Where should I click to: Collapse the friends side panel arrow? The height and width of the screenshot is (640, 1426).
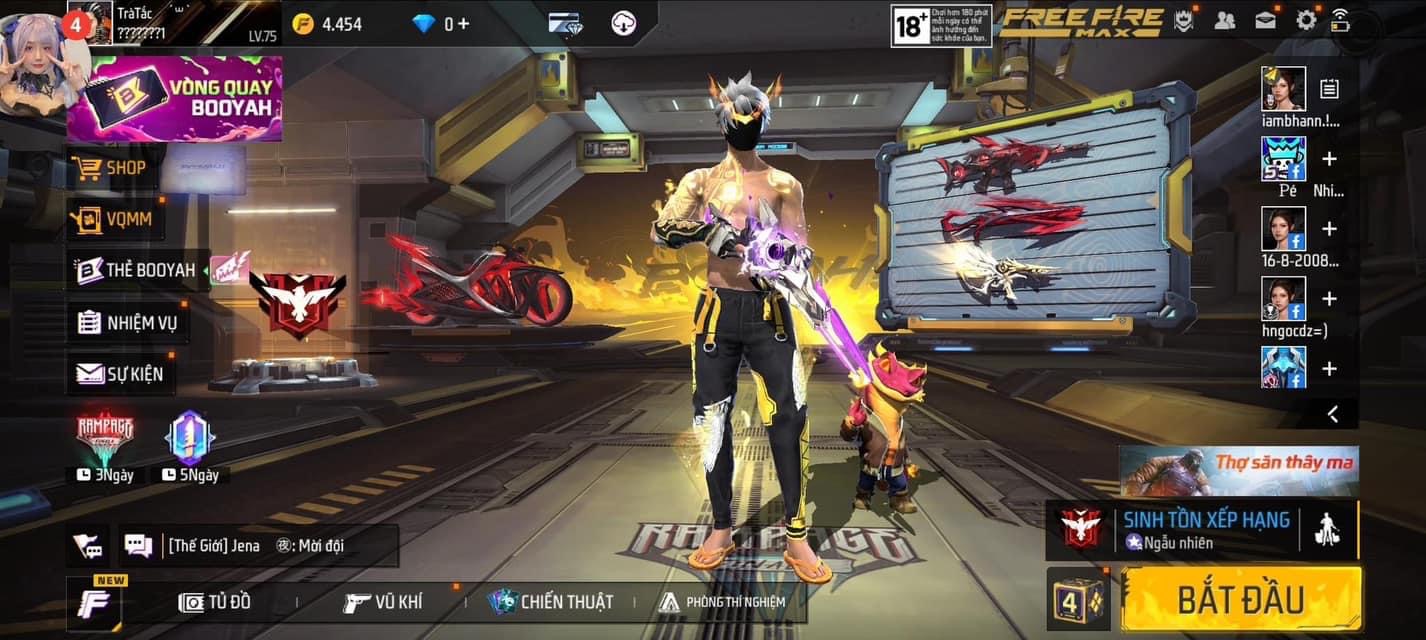(1332, 413)
